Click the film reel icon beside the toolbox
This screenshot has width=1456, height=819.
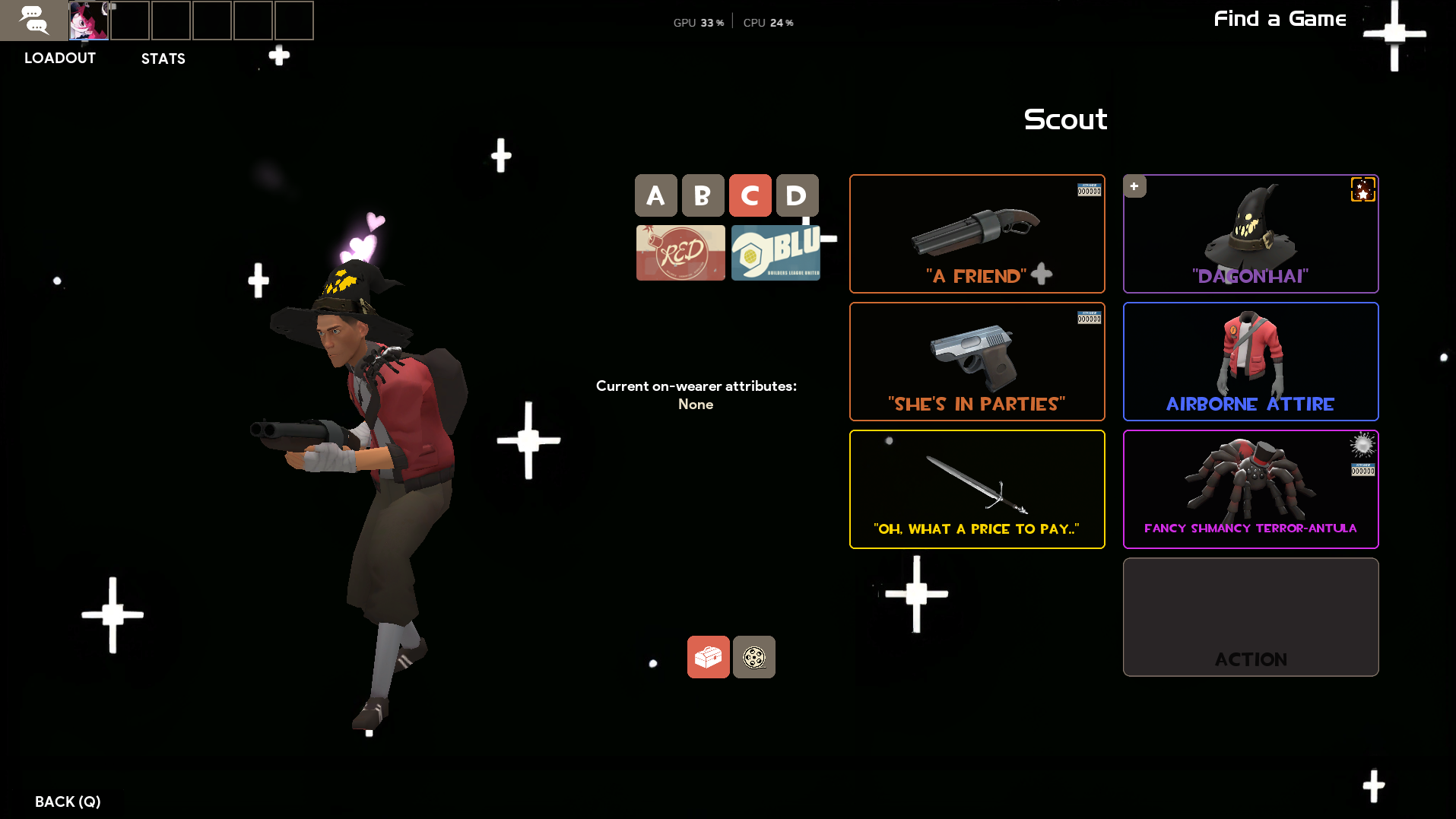[x=753, y=657]
